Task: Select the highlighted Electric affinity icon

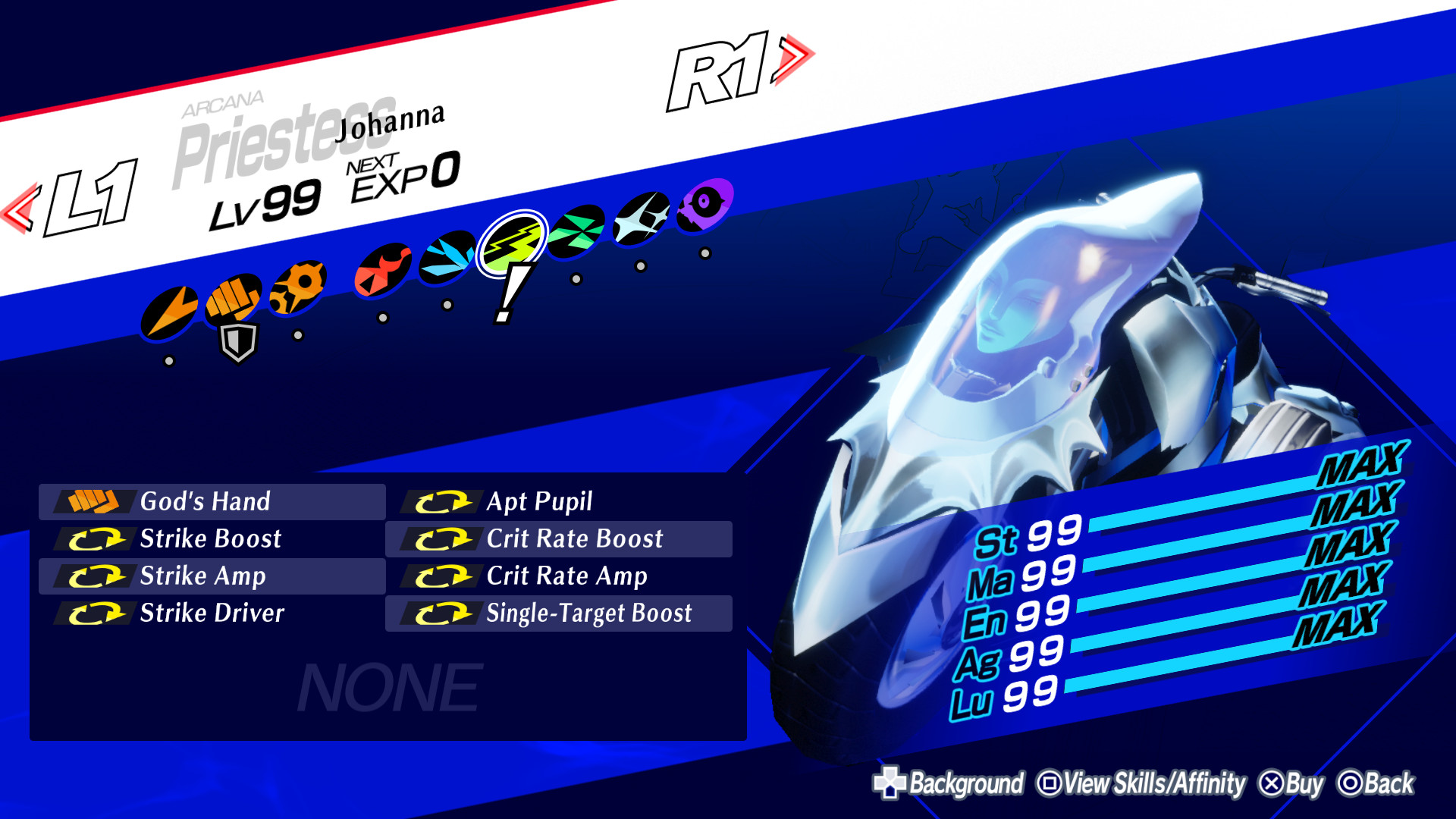Action: pos(516,239)
